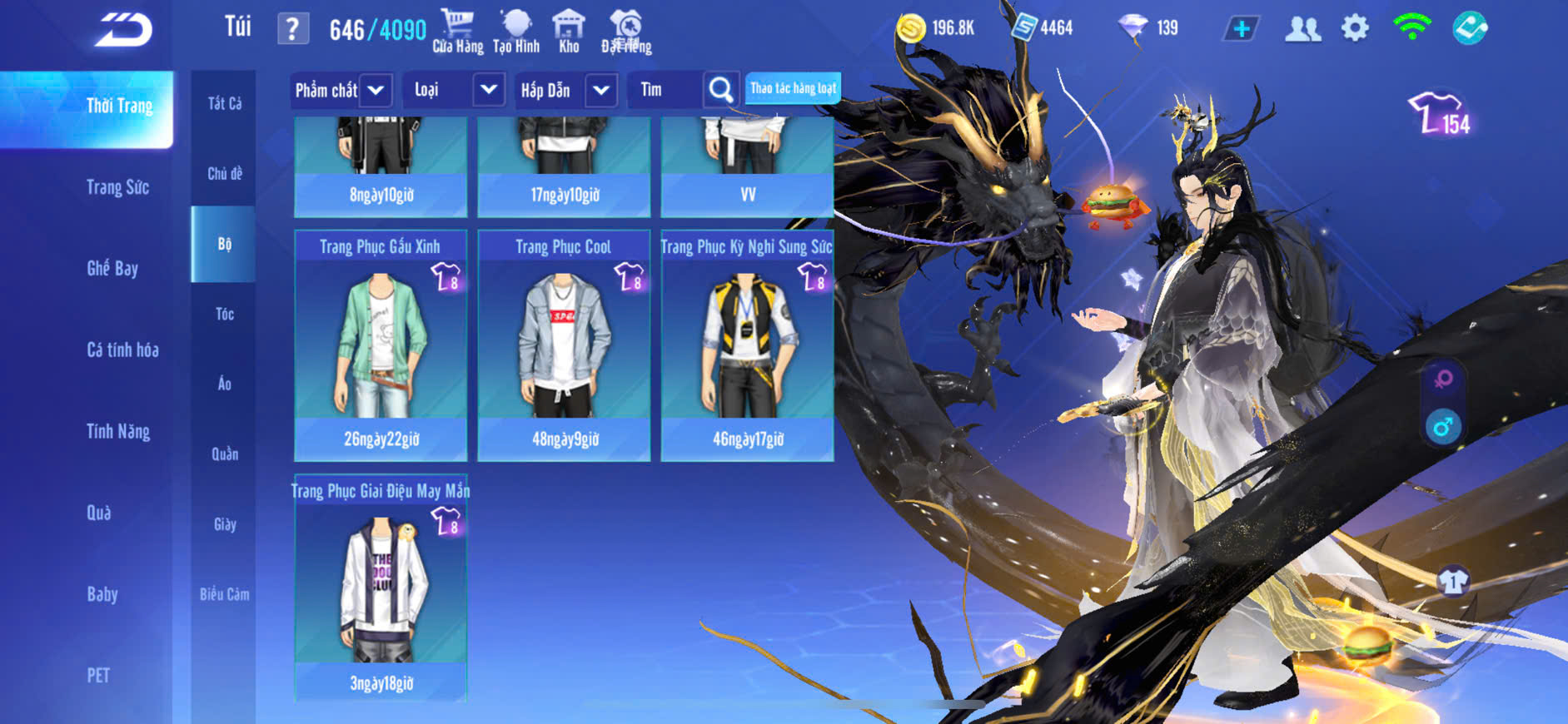The width and height of the screenshot is (1568, 724).
Task: Open the gear settings icon
Action: coord(1355,28)
